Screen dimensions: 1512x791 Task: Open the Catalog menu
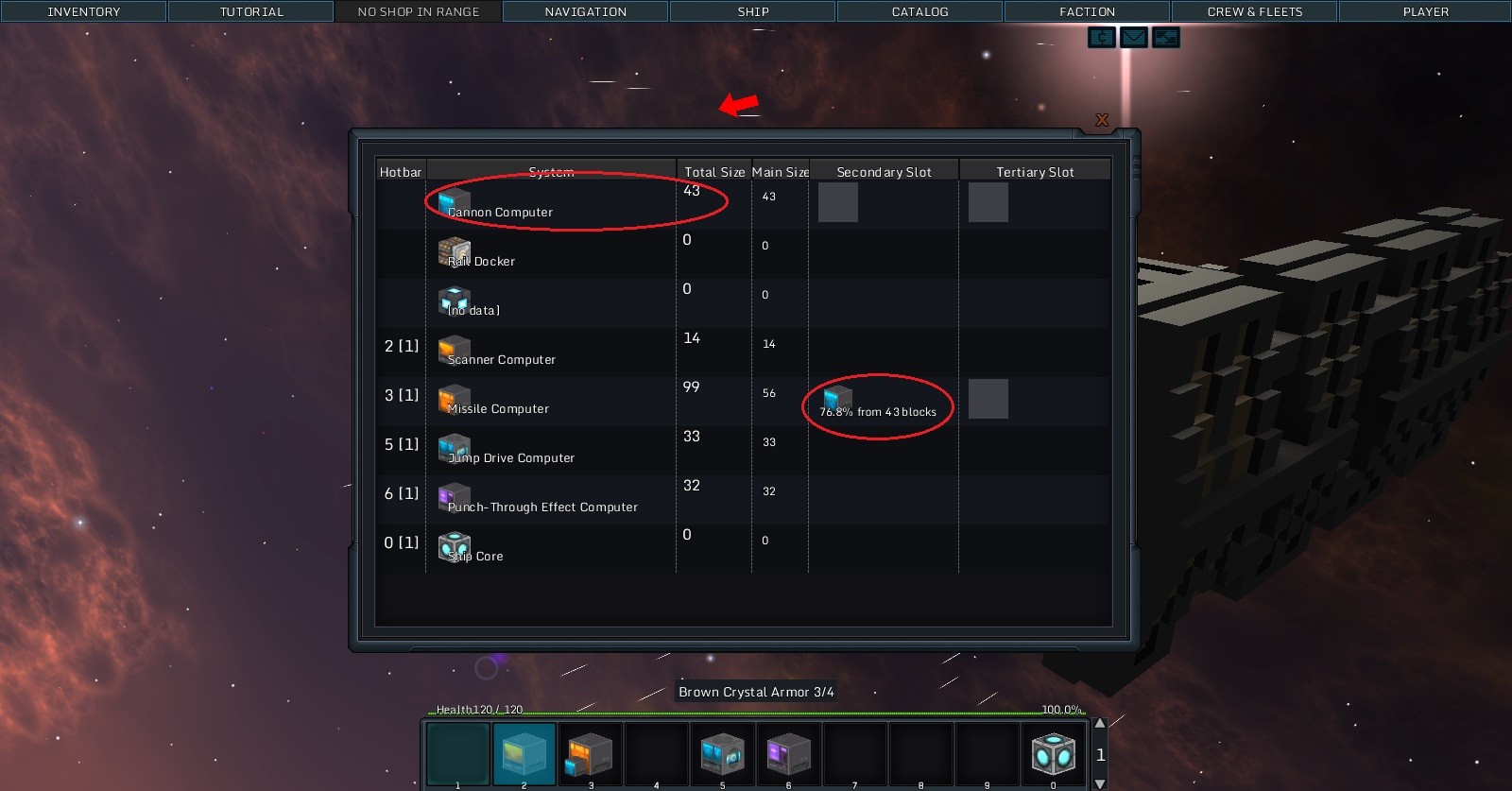[x=919, y=11]
